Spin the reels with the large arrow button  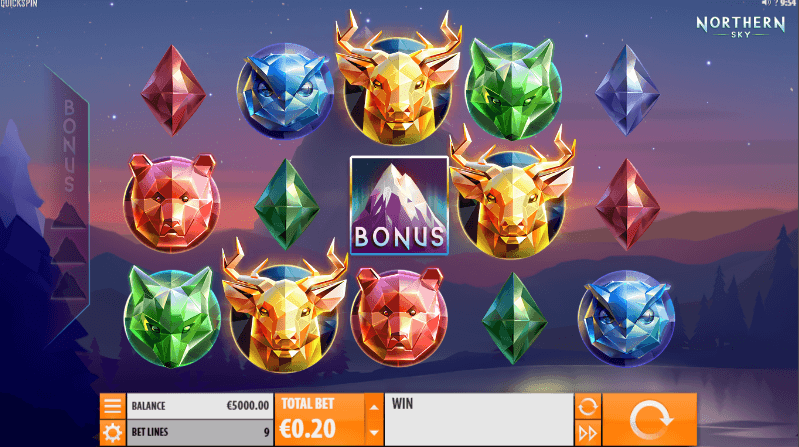tap(650, 420)
